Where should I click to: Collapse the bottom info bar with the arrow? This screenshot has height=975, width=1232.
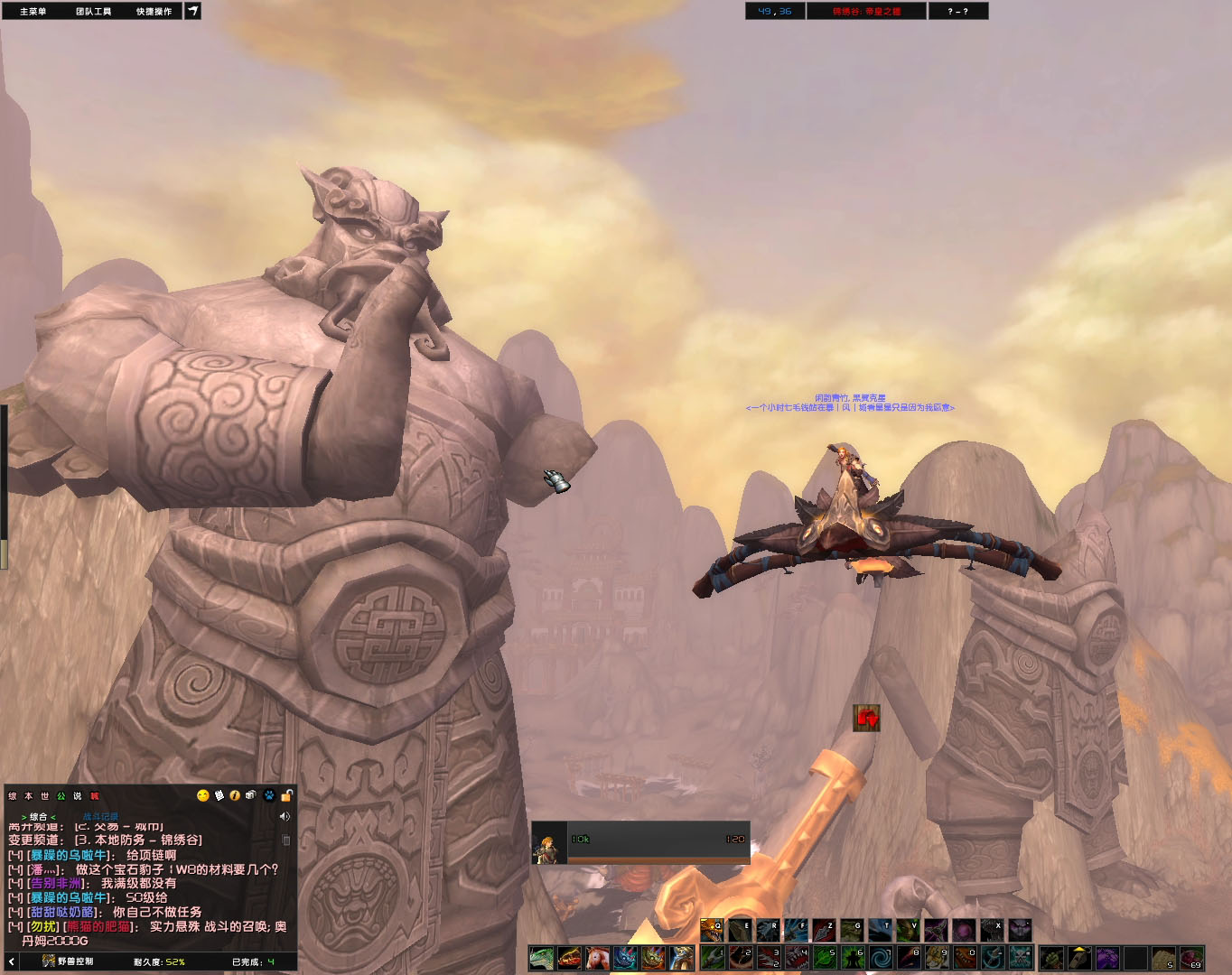(x=12, y=961)
